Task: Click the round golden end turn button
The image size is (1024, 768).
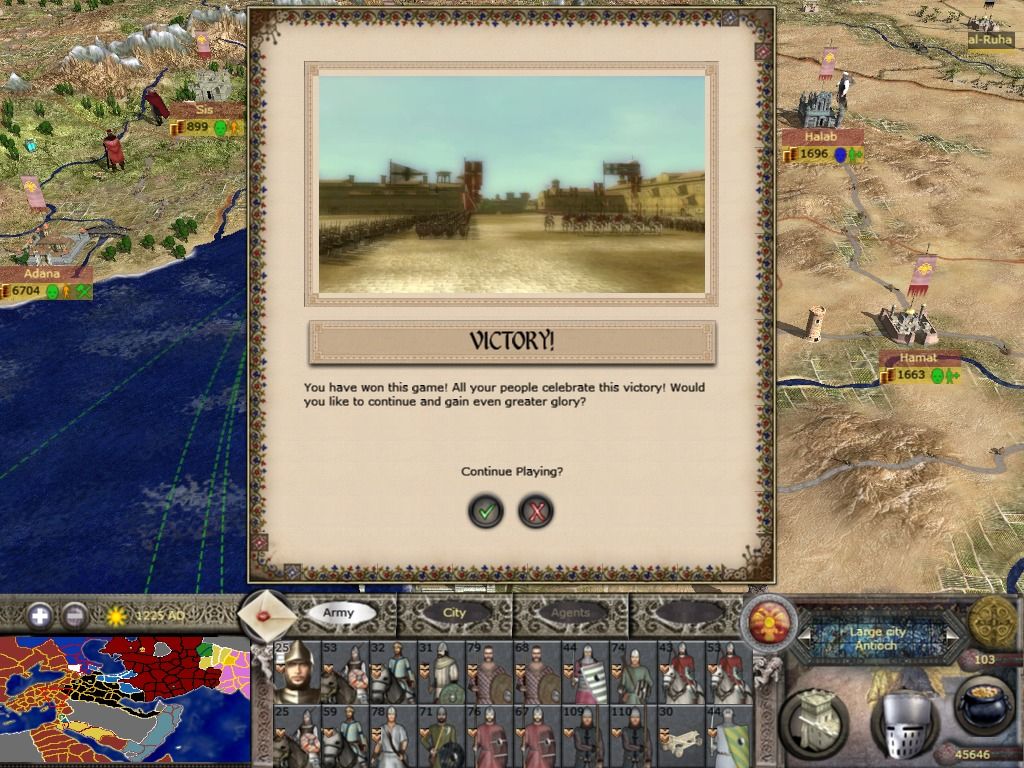Action: 992,622
